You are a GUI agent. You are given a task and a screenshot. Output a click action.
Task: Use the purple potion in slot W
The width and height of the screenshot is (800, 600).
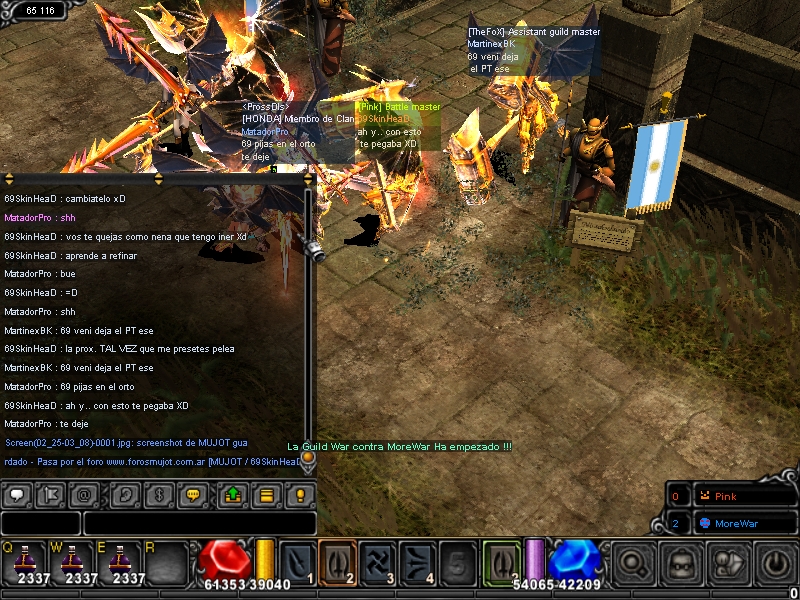(79, 562)
